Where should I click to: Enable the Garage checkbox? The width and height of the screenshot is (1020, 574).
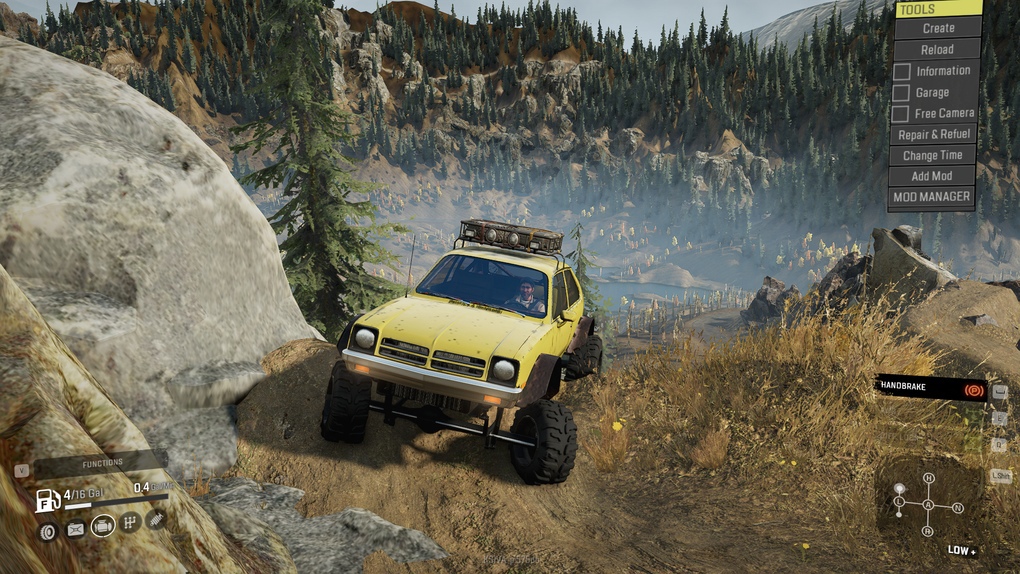click(902, 93)
